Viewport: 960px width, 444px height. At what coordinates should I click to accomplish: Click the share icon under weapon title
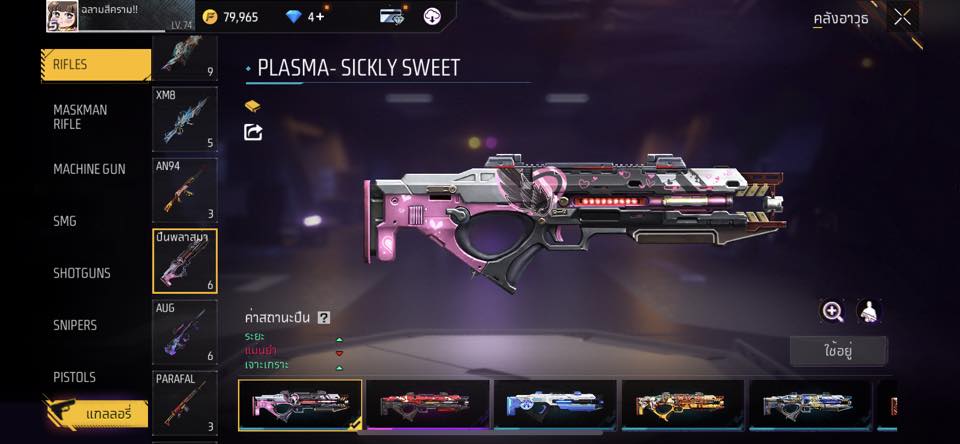(x=253, y=132)
